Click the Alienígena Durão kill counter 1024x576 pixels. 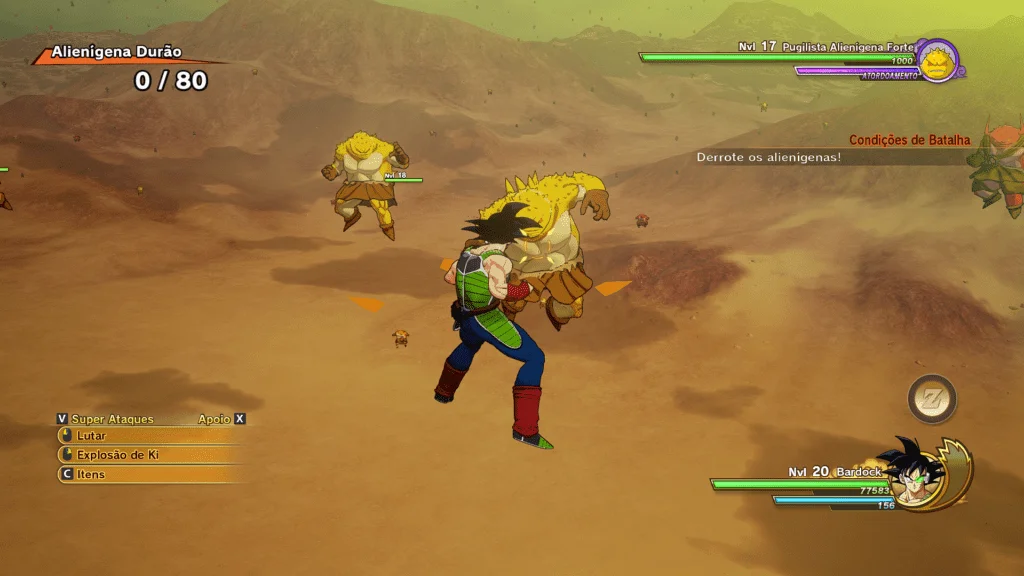tap(171, 81)
